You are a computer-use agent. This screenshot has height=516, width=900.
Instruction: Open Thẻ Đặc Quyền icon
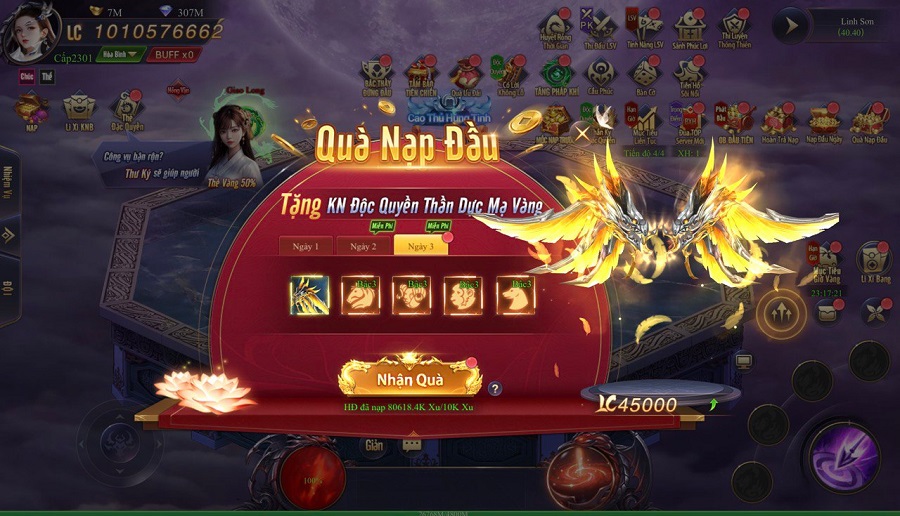[127, 110]
